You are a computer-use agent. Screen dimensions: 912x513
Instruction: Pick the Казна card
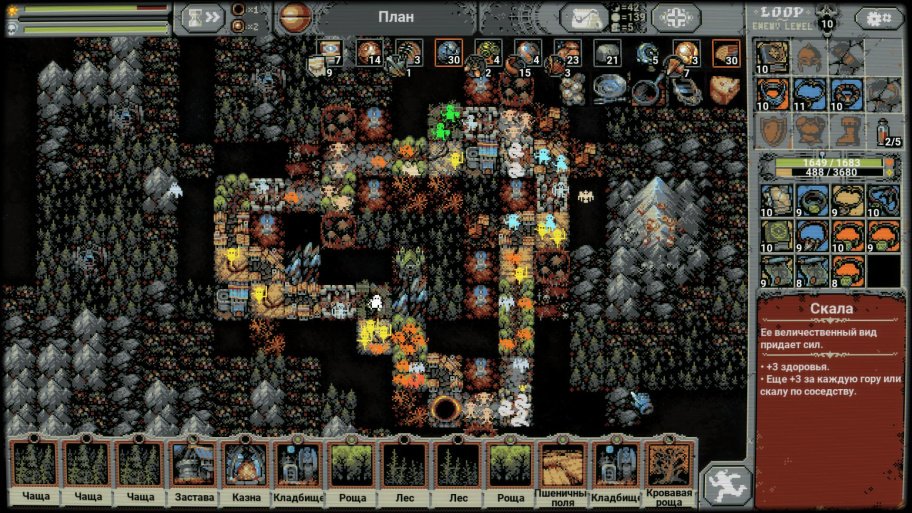246,469
